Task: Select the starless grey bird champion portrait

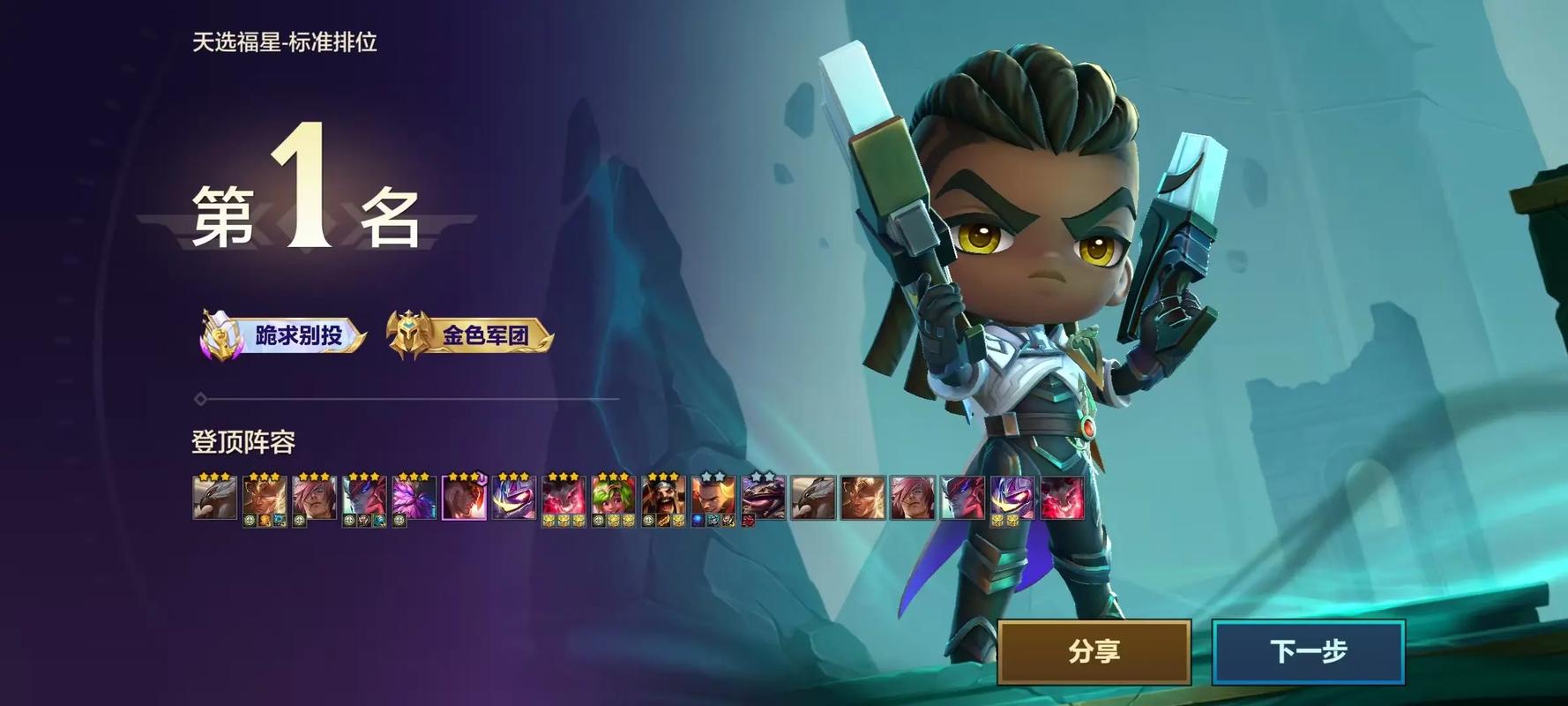Action: [813, 497]
